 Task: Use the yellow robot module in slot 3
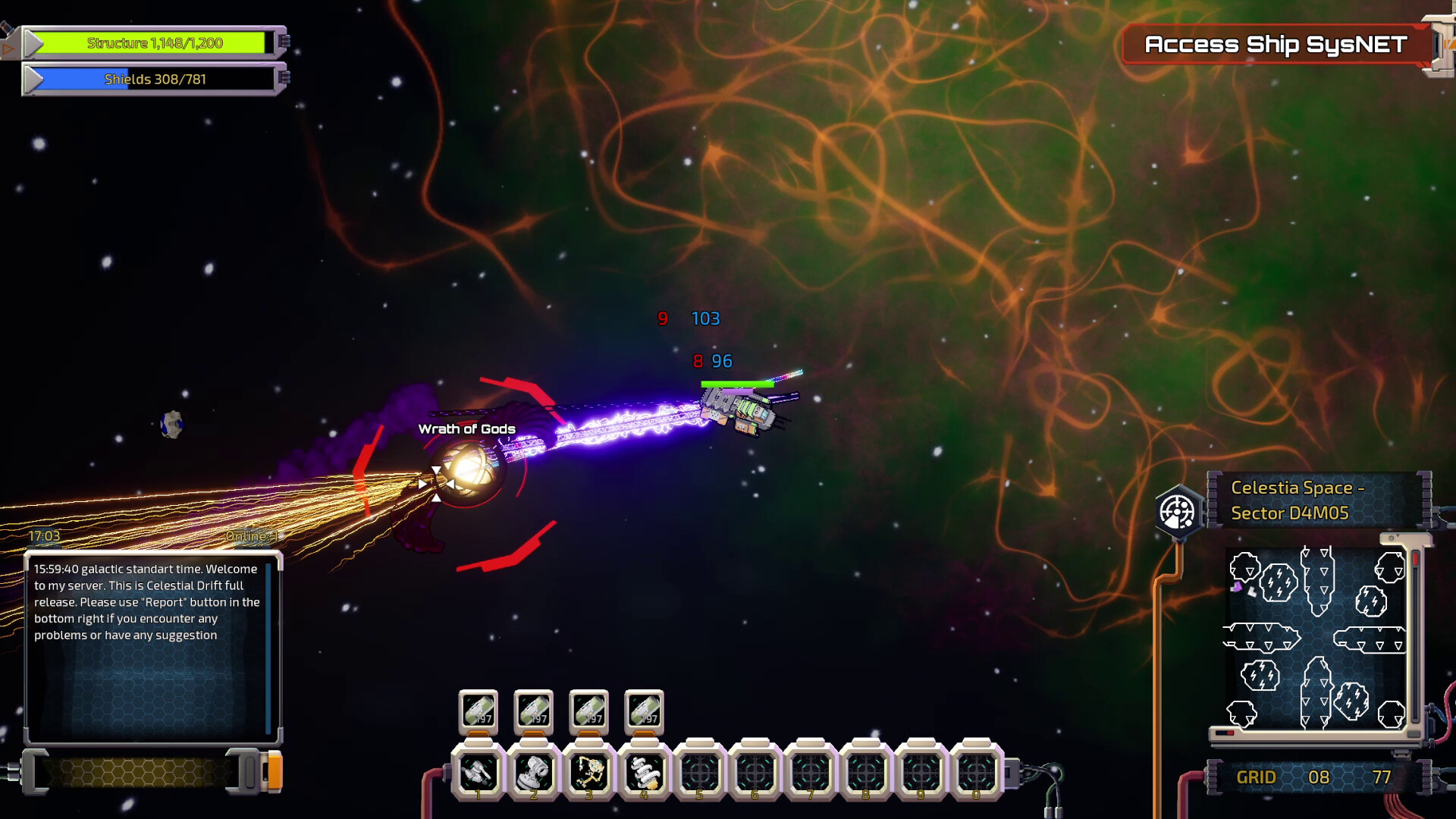coord(589,773)
